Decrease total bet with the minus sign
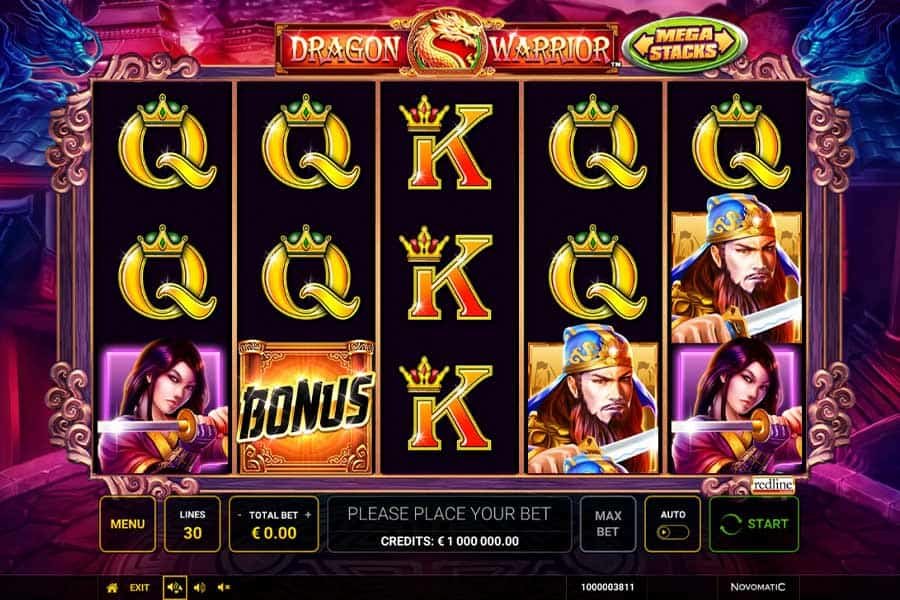900x600 pixels. (240, 514)
